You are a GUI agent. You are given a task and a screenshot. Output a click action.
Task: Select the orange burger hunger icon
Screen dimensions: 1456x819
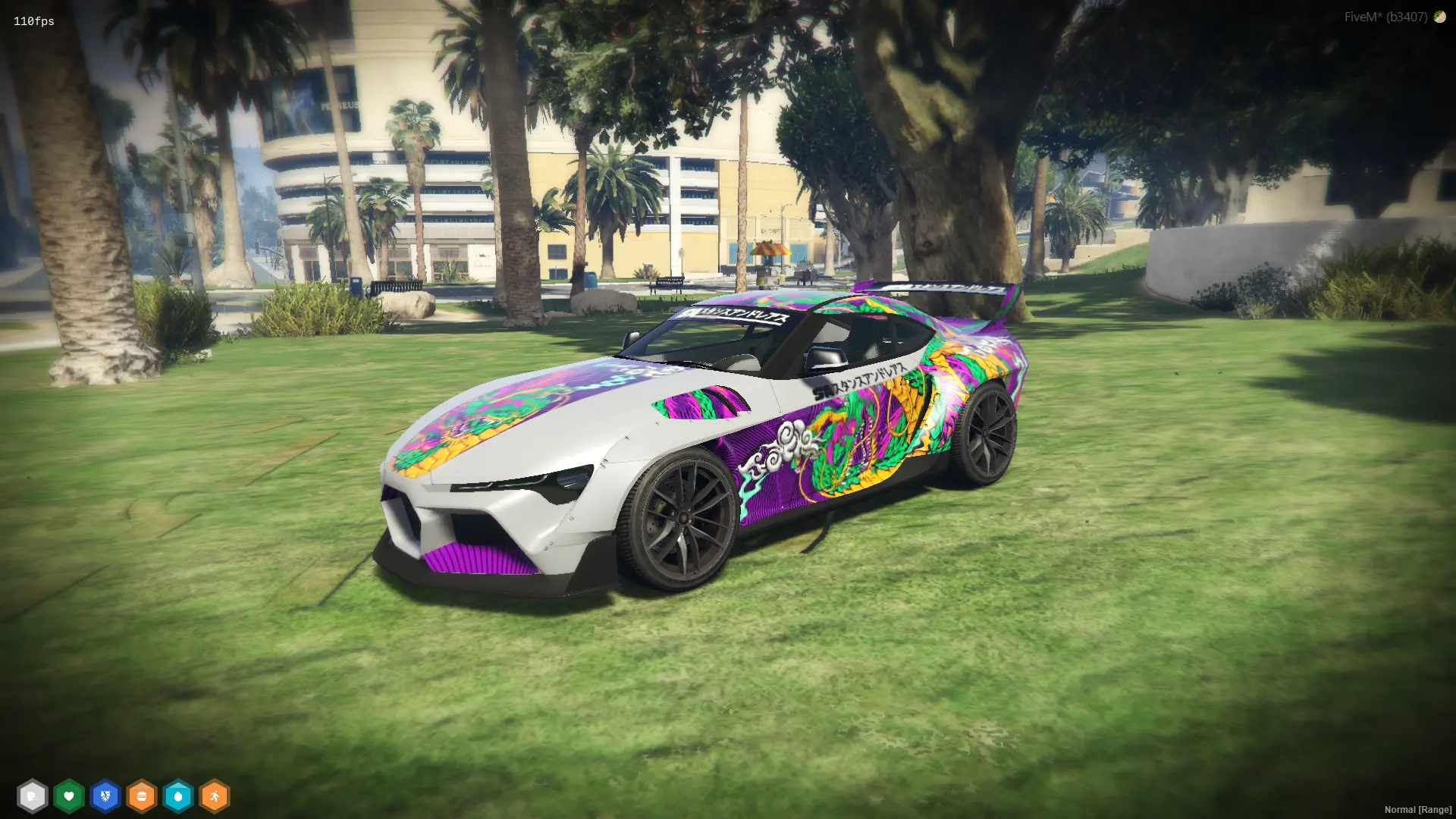coord(142,796)
